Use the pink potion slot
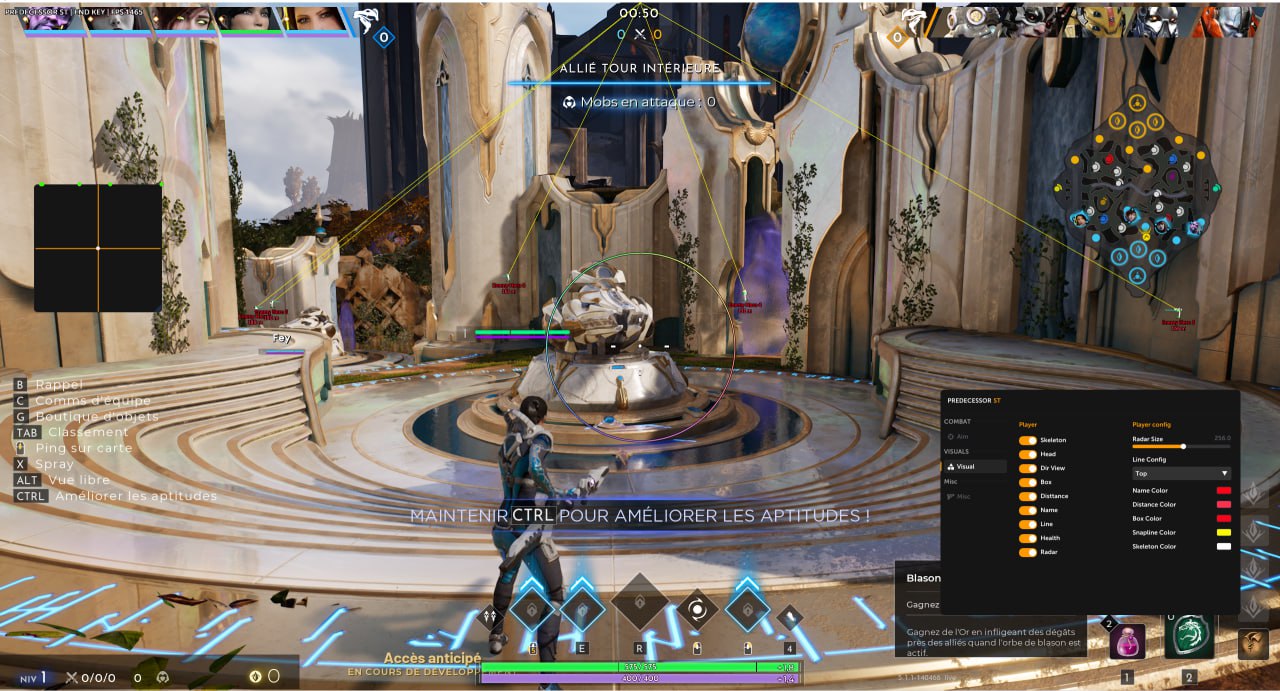 pos(1127,641)
